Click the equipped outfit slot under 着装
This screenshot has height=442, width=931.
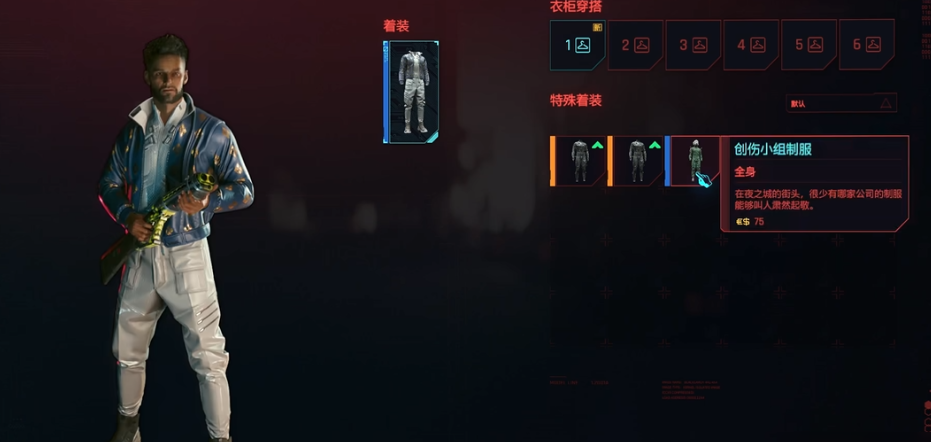click(x=411, y=92)
